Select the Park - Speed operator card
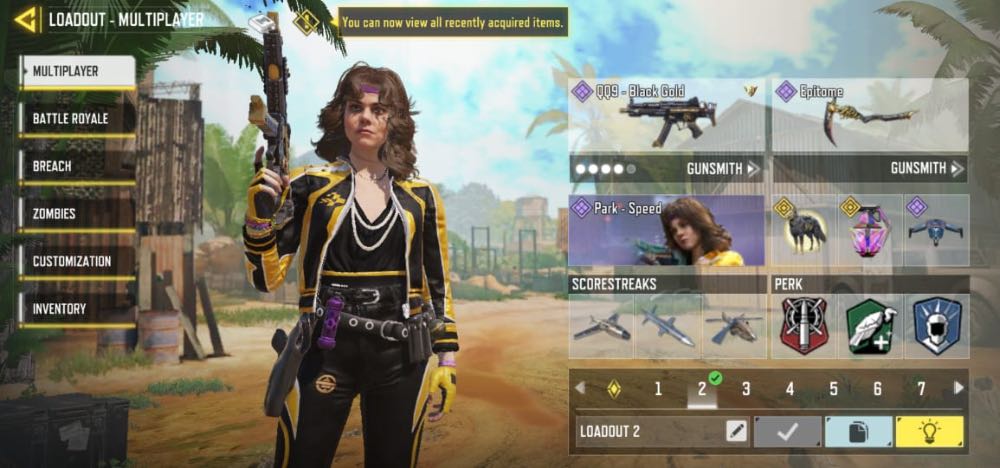The image size is (1000, 468). tap(666, 230)
